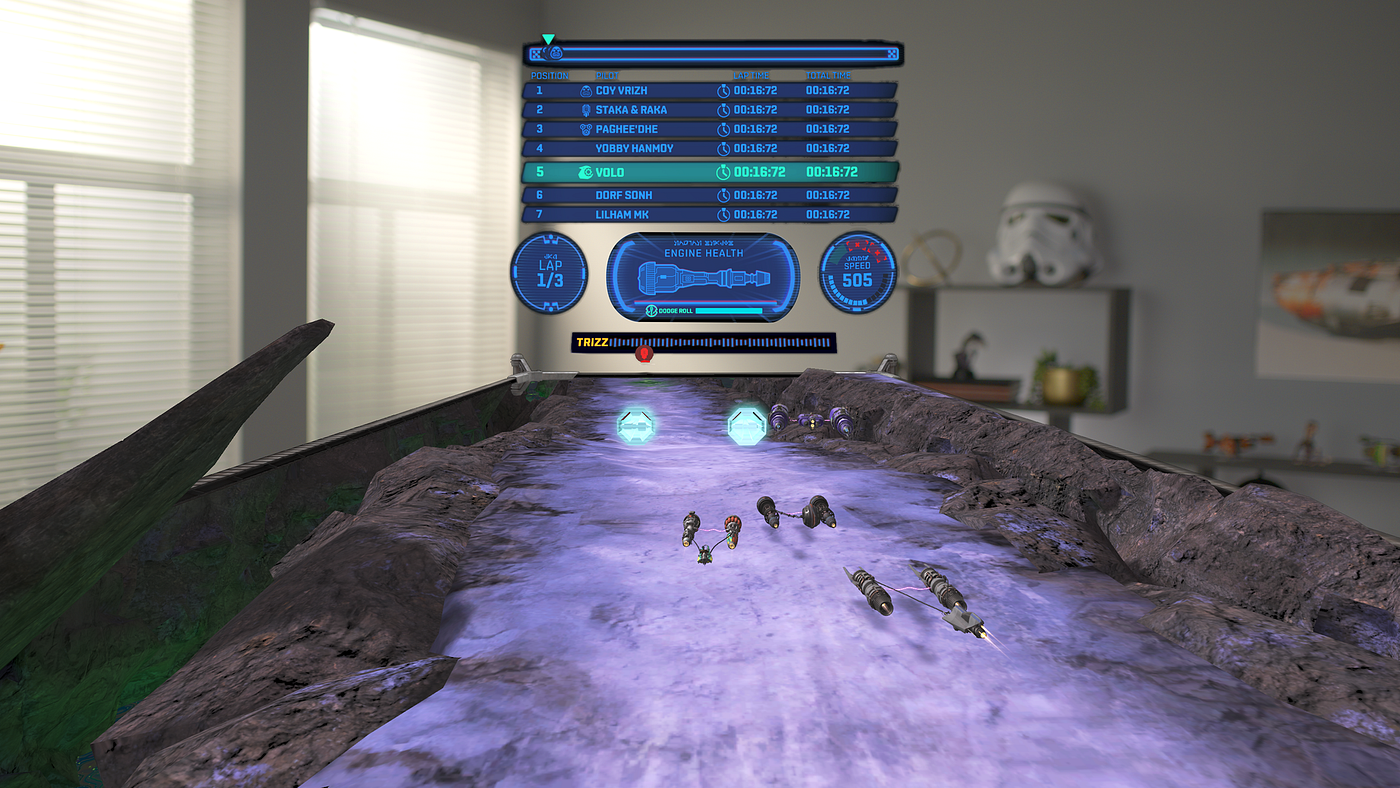The height and width of the screenshot is (788, 1400).
Task: Click the stopwatch icon beside Volo's lap time
Action: point(725,171)
